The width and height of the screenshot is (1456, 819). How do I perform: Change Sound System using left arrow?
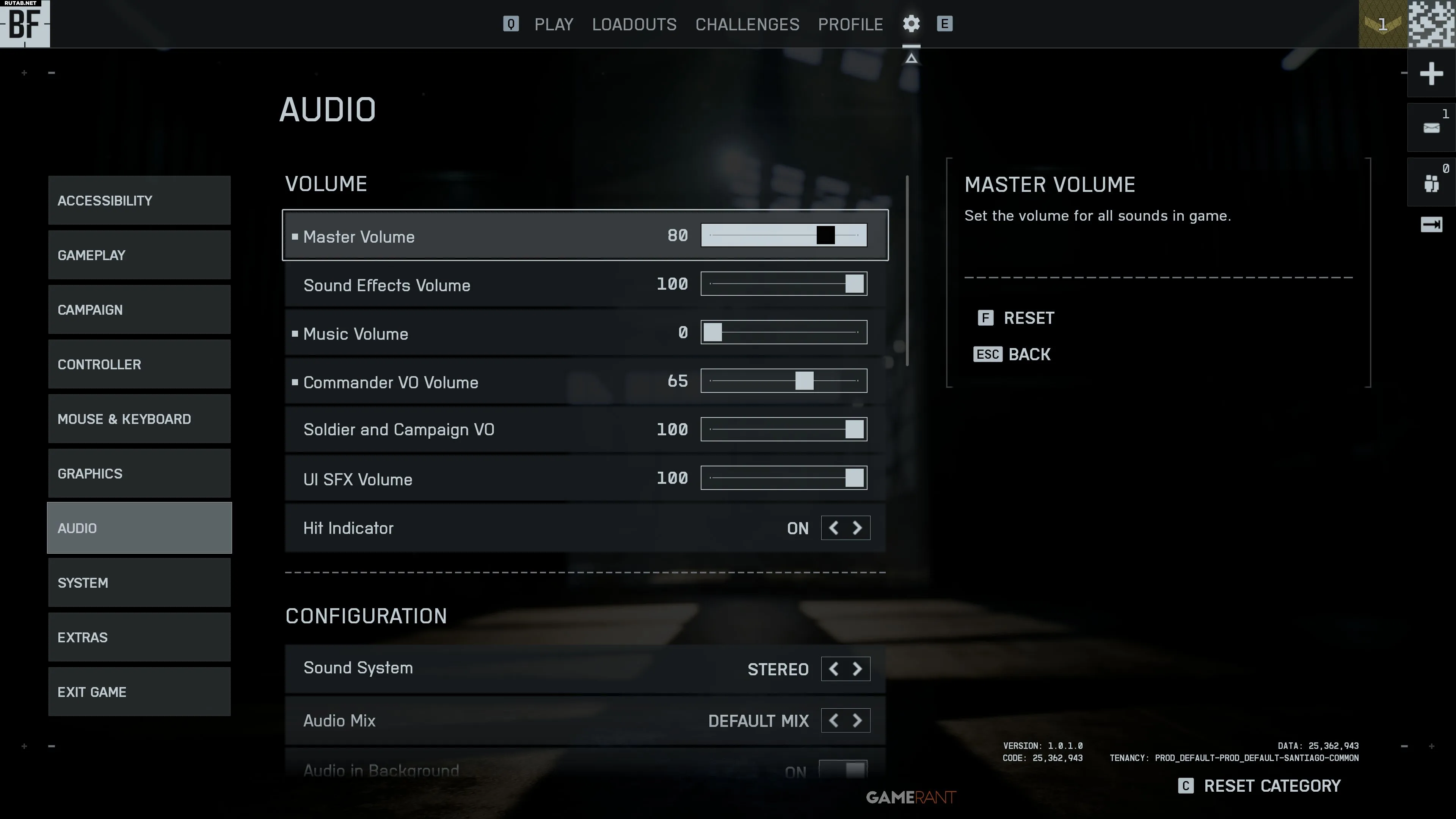point(833,669)
